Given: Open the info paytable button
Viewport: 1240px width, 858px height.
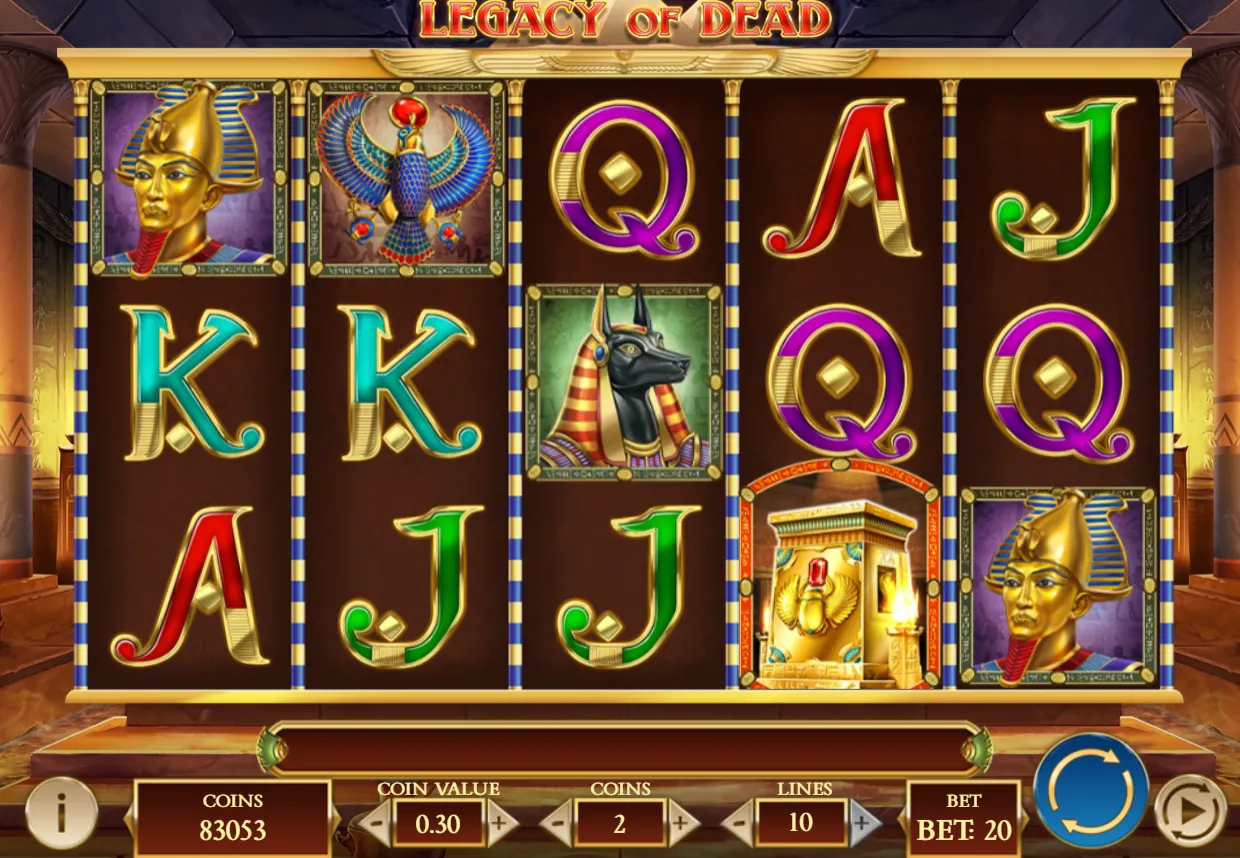Looking at the screenshot, I should [x=61, y=813].
